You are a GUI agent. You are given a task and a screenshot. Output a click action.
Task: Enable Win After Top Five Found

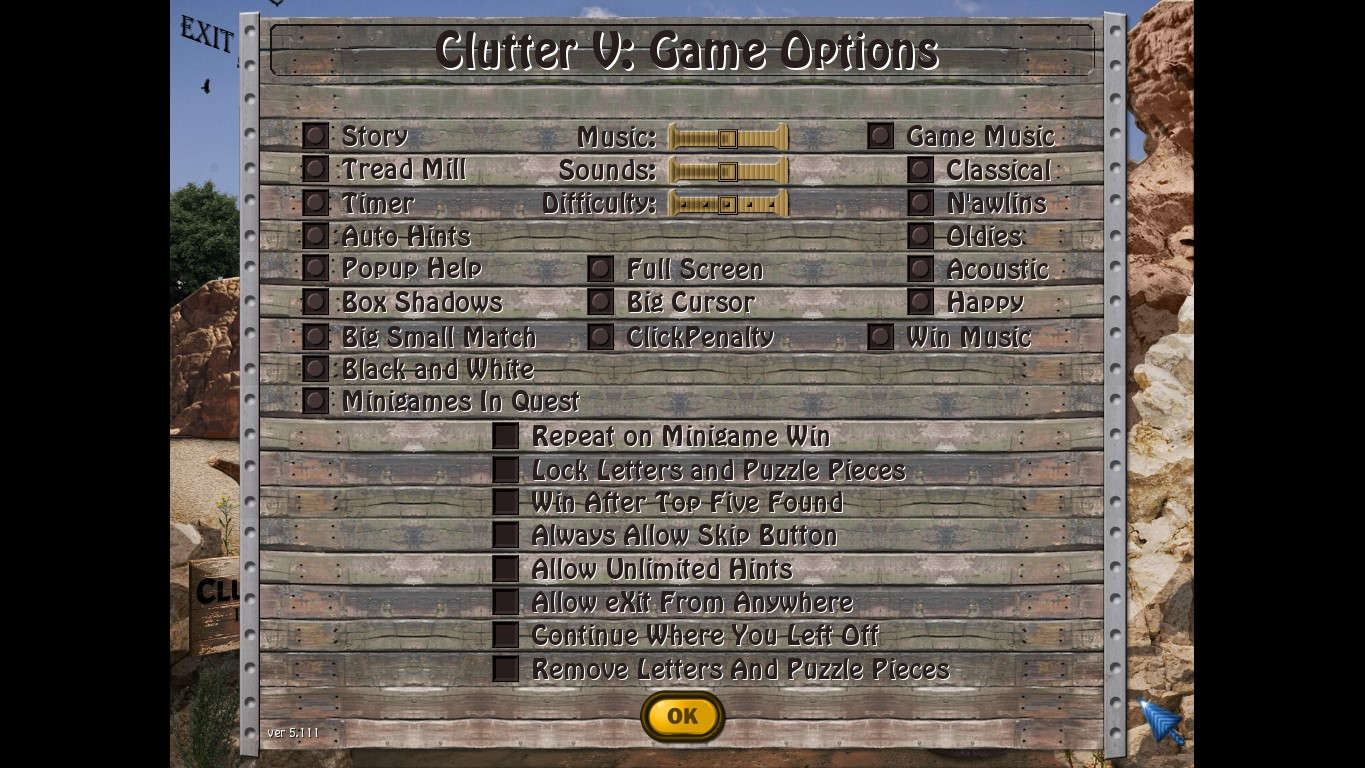[x=506, y=501]
